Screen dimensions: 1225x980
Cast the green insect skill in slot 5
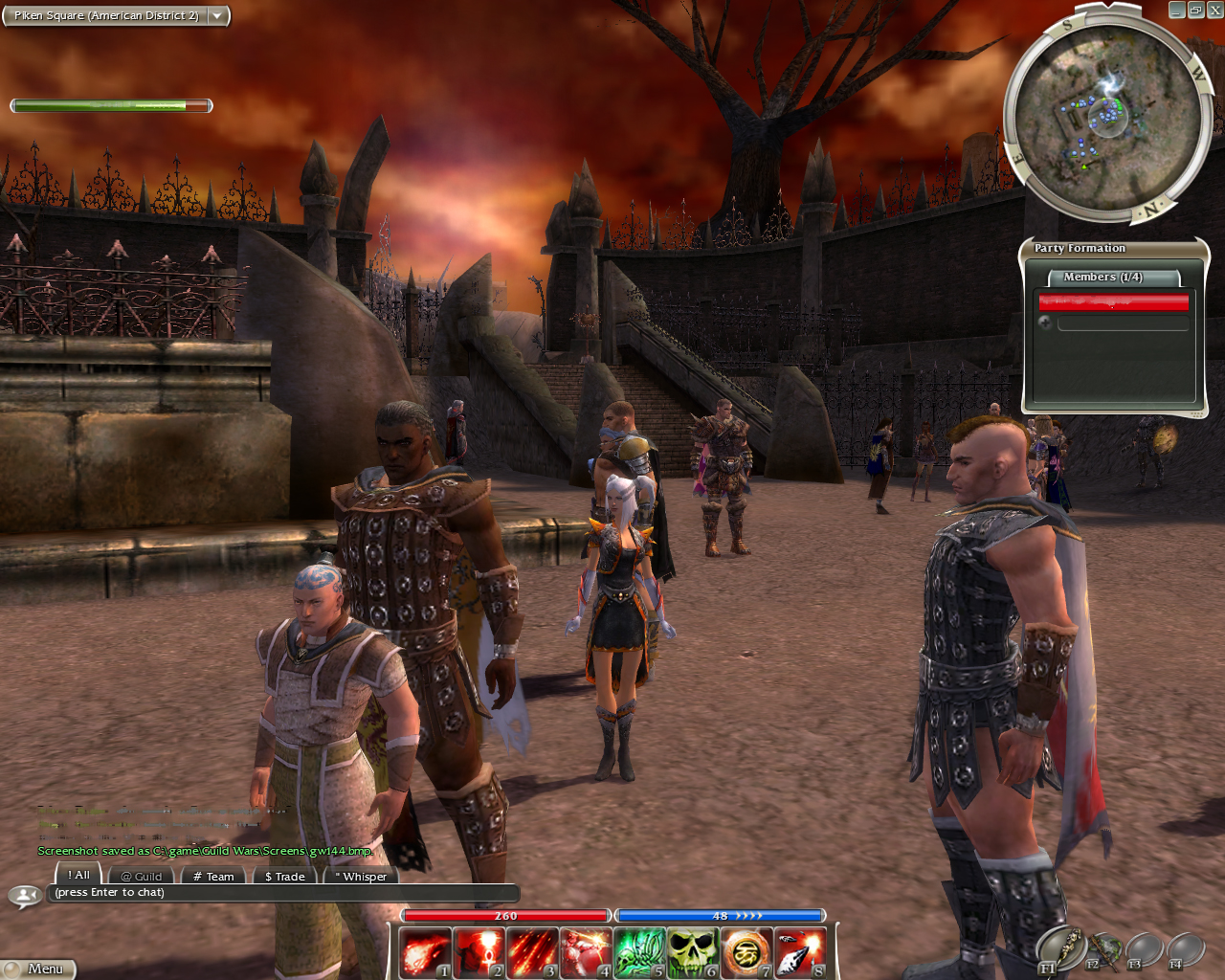tap(639, 952)
